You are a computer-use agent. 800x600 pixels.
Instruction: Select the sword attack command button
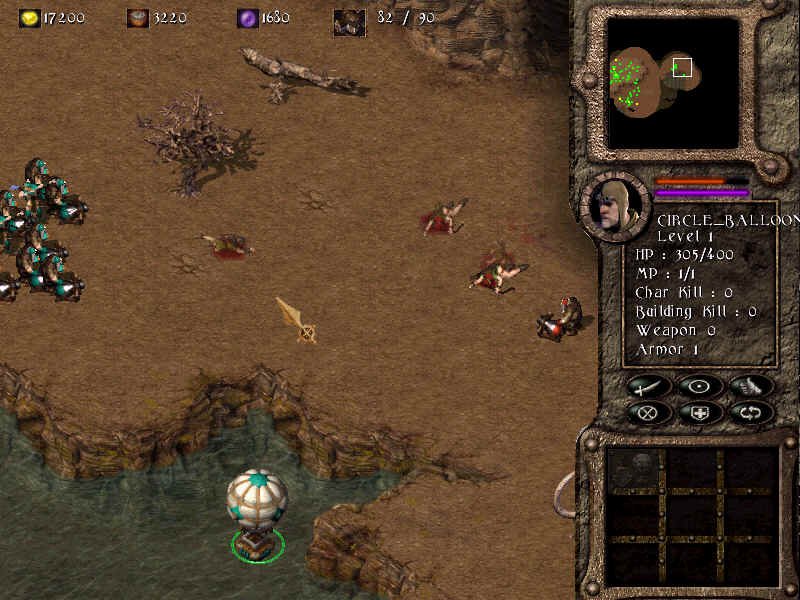click(648, 386)
